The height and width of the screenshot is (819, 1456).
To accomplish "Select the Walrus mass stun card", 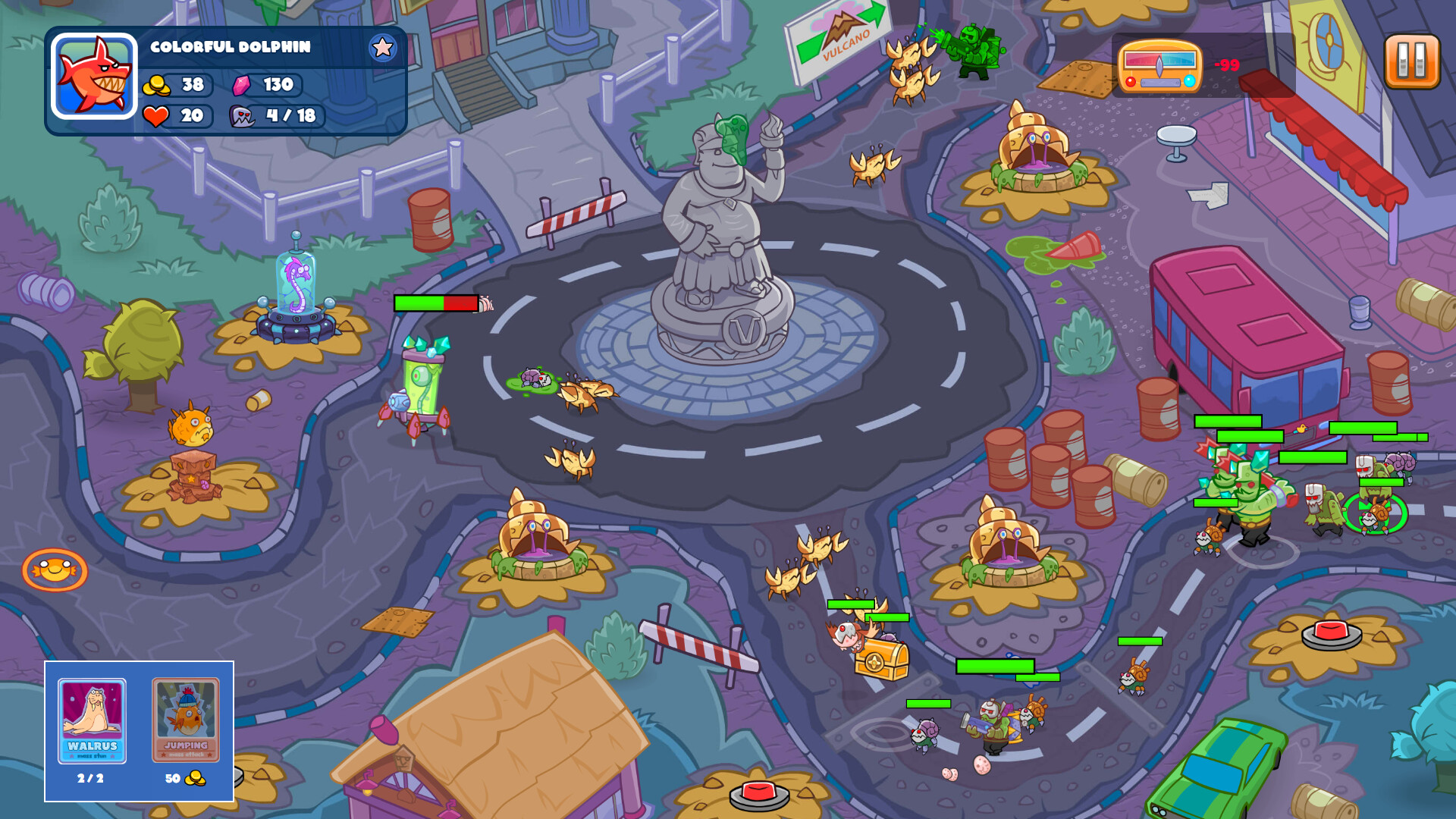I will pyautogui.click(x=93, y=720).
